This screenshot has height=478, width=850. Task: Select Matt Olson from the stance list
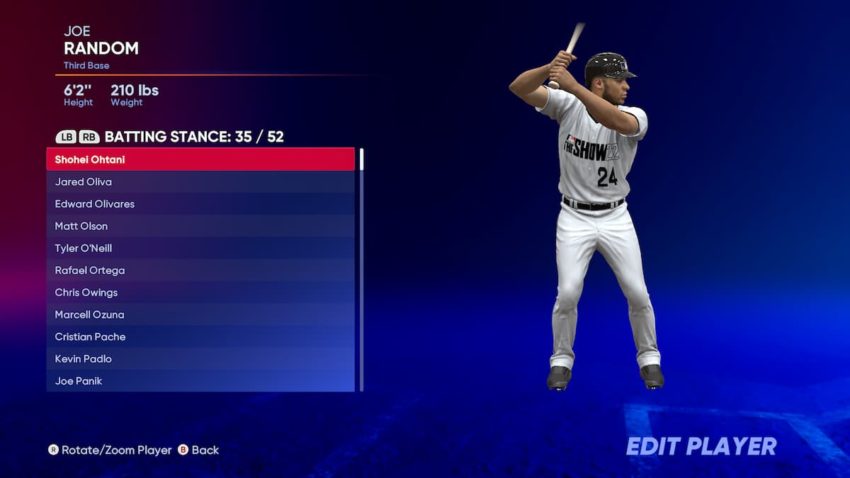point(200,226)
